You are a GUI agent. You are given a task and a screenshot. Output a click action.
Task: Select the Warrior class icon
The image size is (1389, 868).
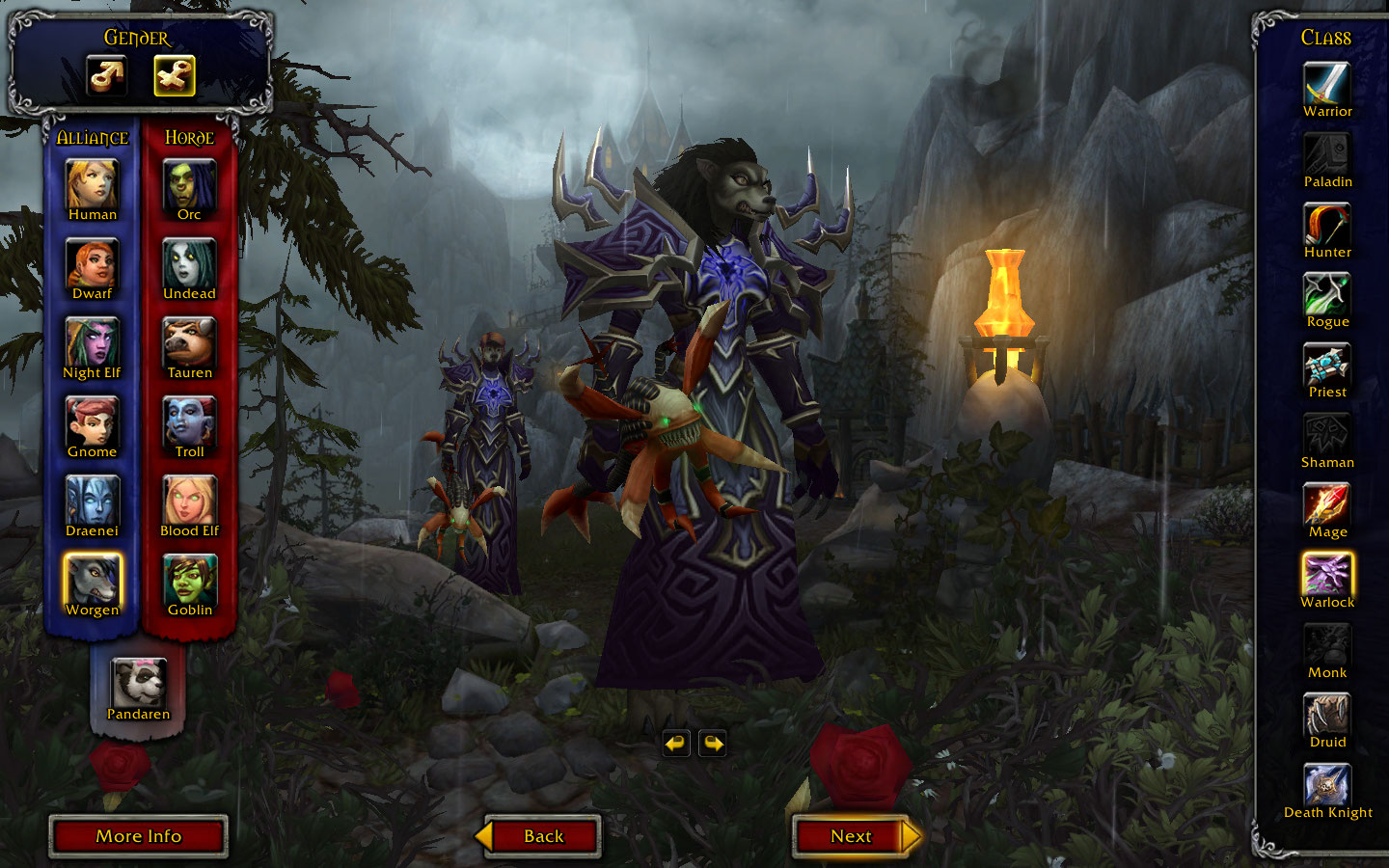coord(1327,84)
